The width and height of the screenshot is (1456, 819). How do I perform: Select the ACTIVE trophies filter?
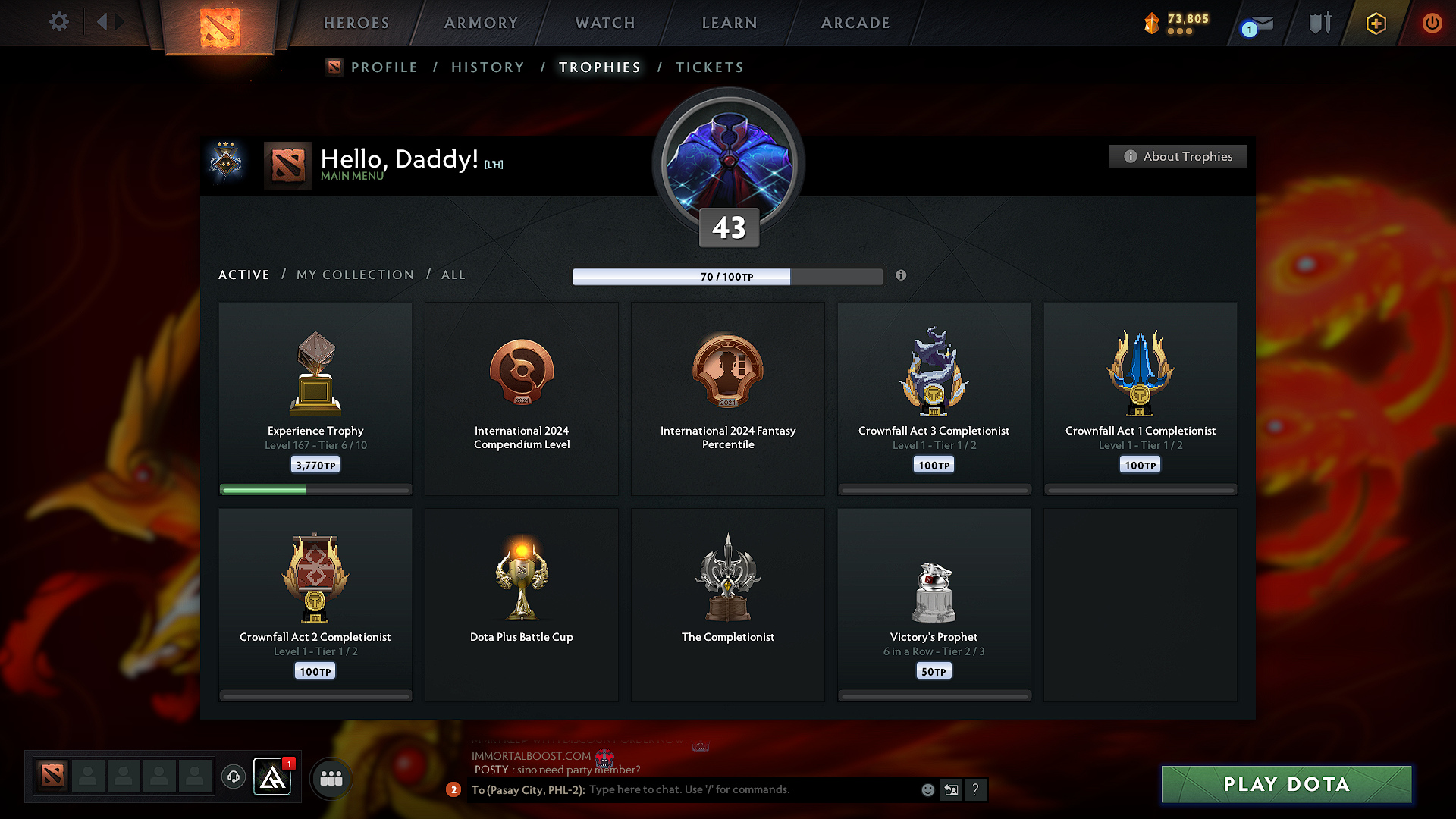pyautogui.click(x=243, y=275)
